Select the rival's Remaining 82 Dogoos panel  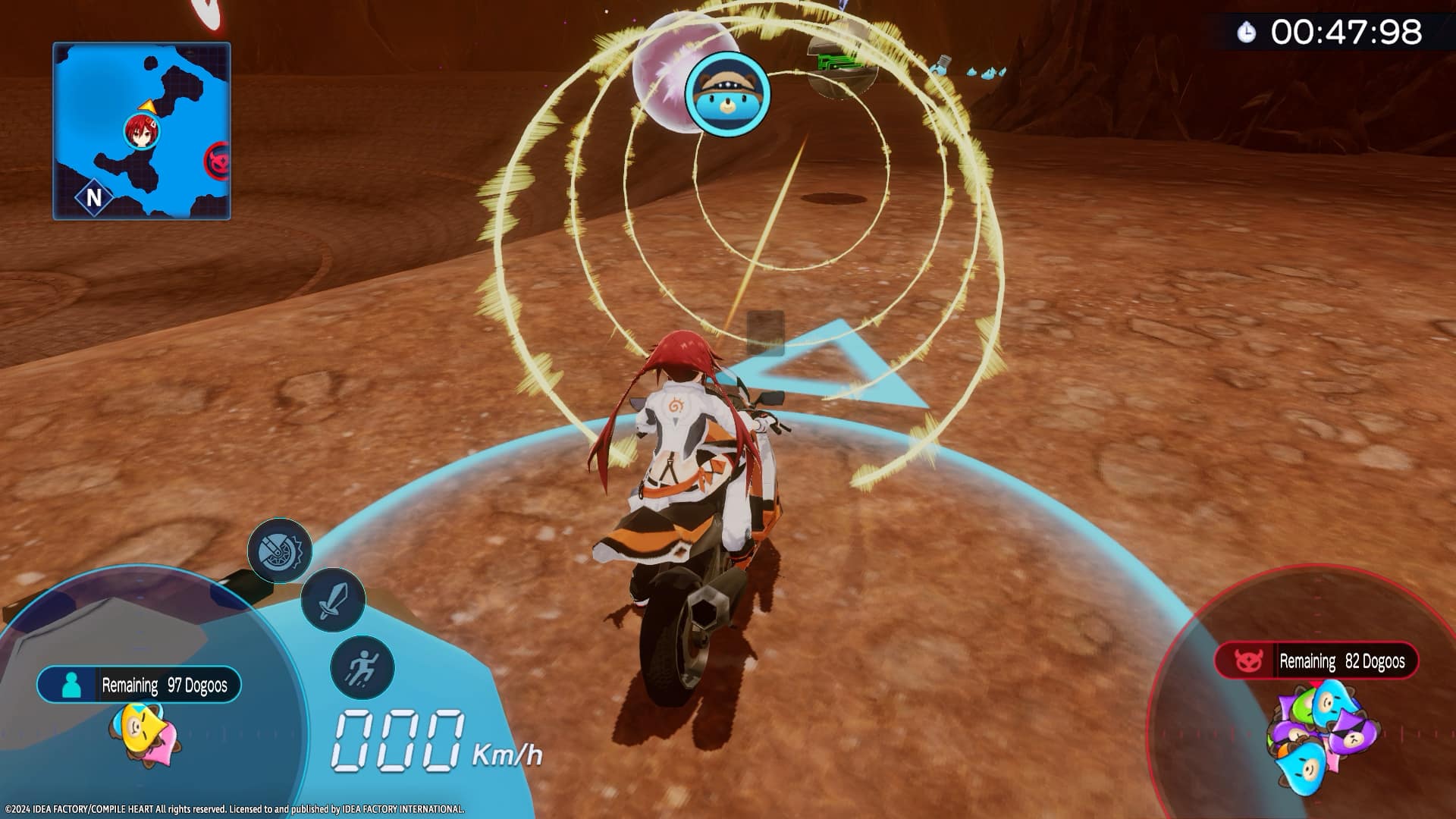pyautogui.click(x=1316, y=661)
